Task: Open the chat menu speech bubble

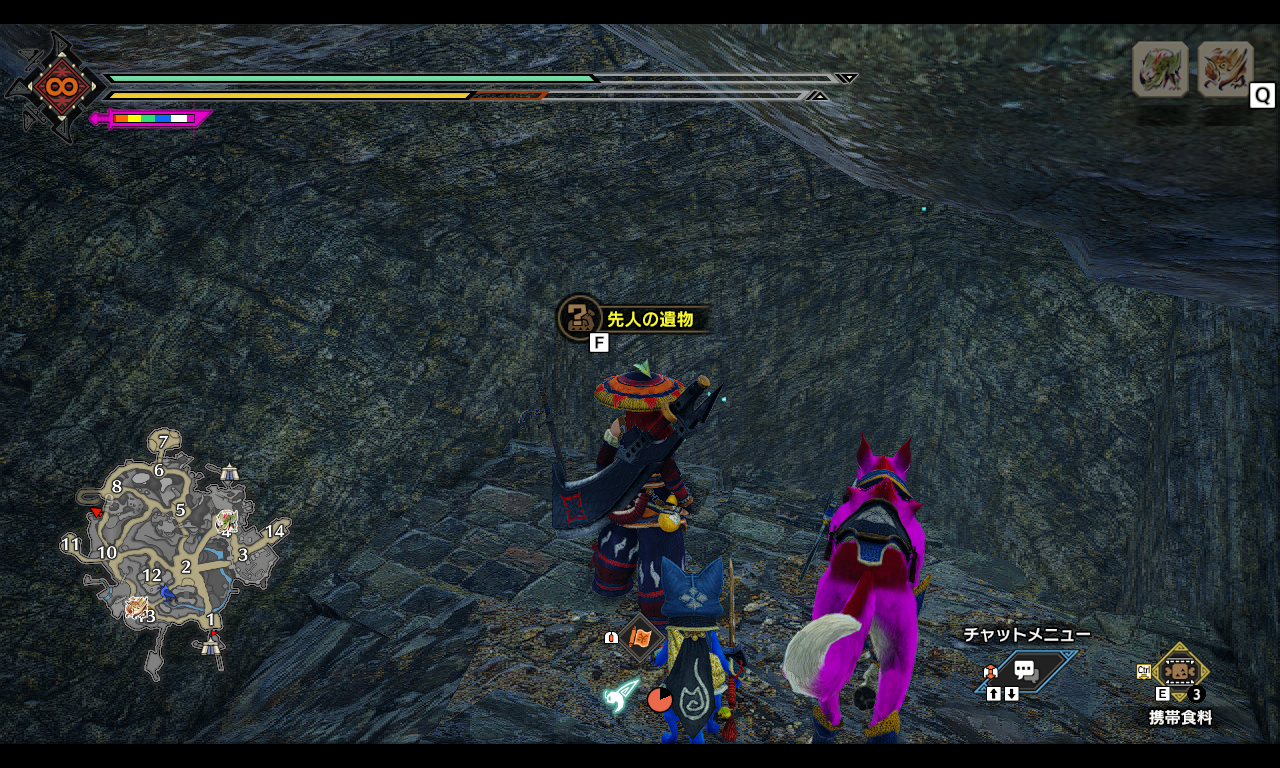Action: tap(1026, 671)
